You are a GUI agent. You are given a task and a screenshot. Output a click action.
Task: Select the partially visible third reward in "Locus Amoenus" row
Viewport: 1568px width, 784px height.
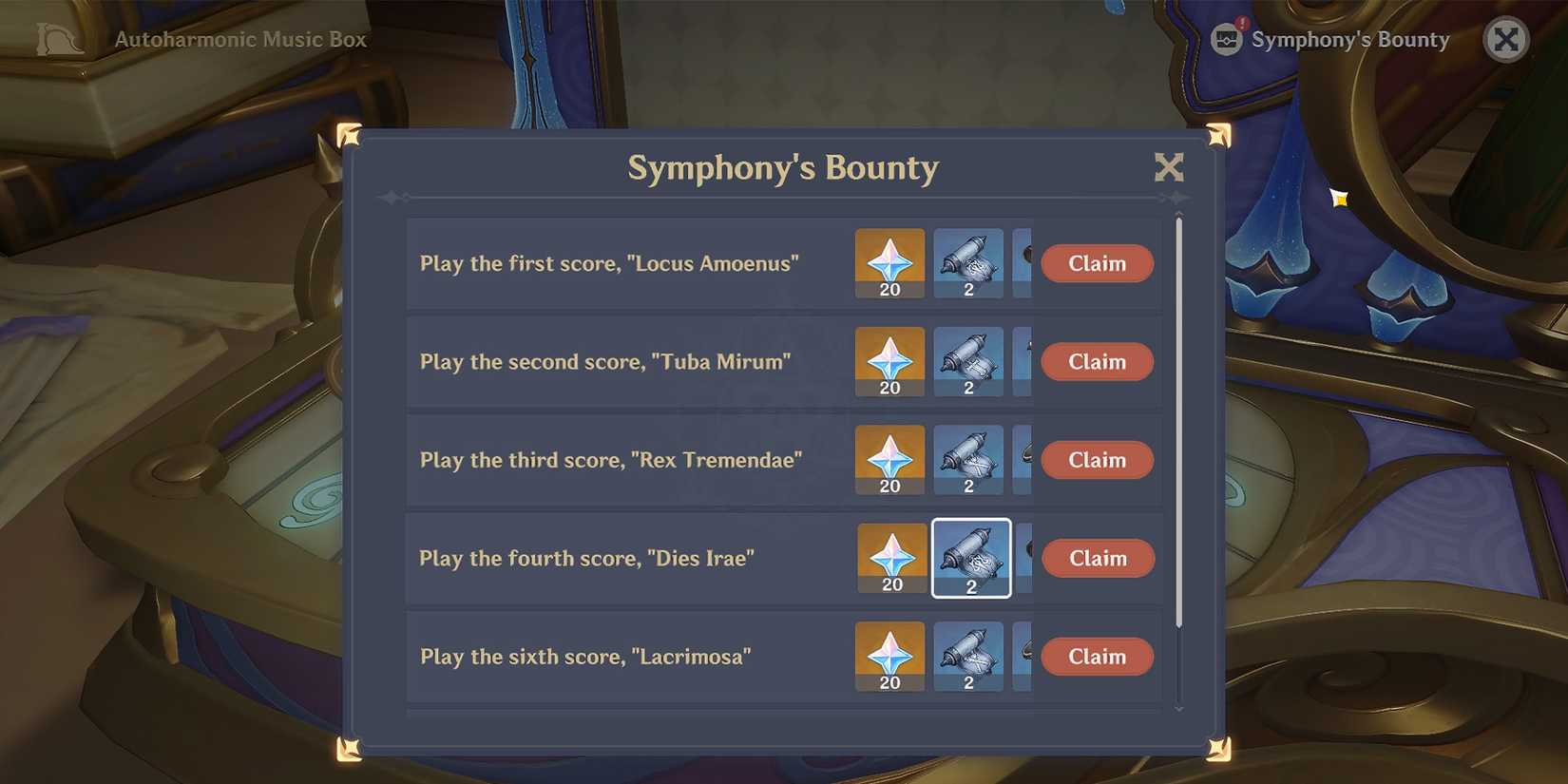[x=1024, y=261]
